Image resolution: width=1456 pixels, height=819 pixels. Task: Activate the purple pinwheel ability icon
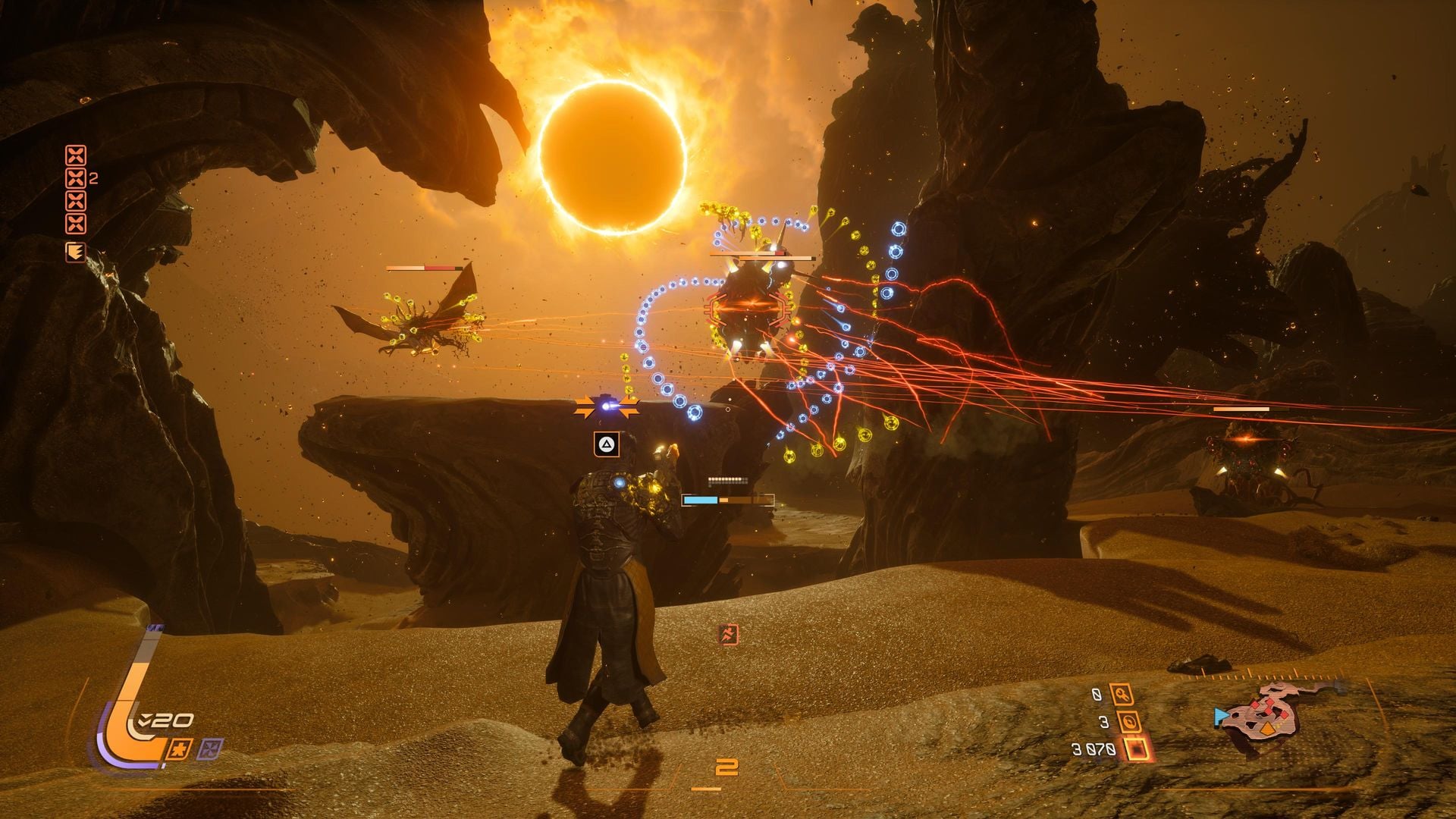point(209,749)
